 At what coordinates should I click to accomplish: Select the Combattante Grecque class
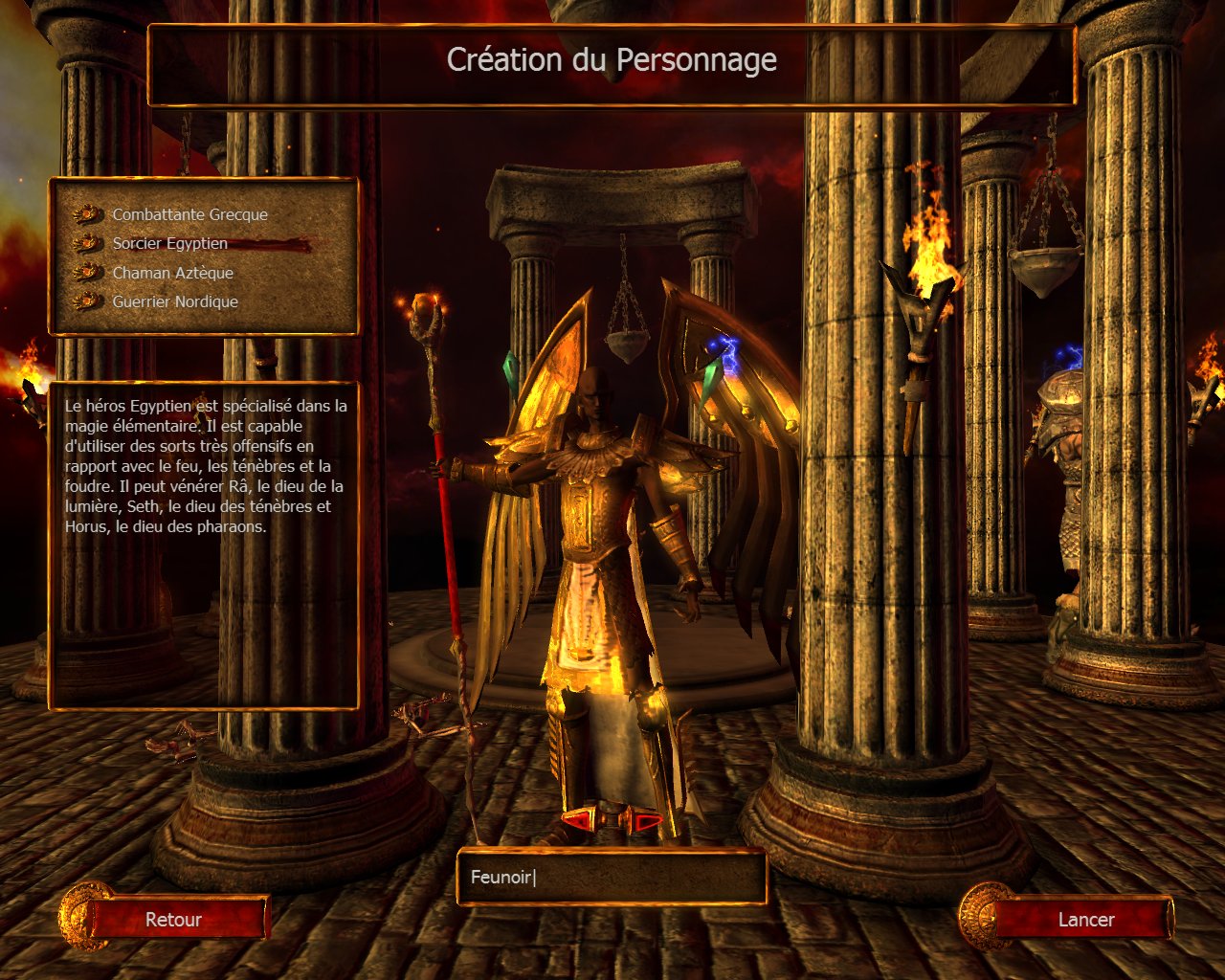(x=189, y=215)
